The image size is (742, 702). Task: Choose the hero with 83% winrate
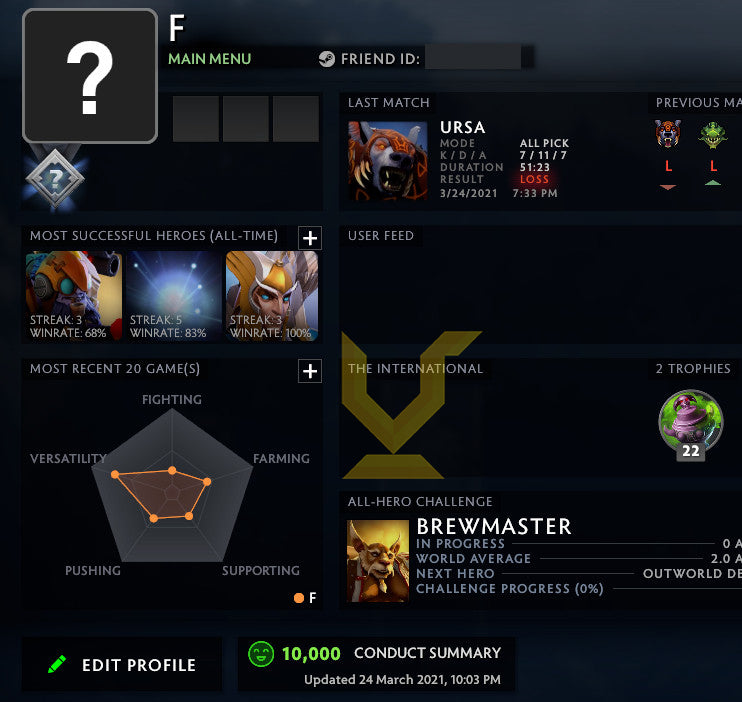(x=174, y=295)
